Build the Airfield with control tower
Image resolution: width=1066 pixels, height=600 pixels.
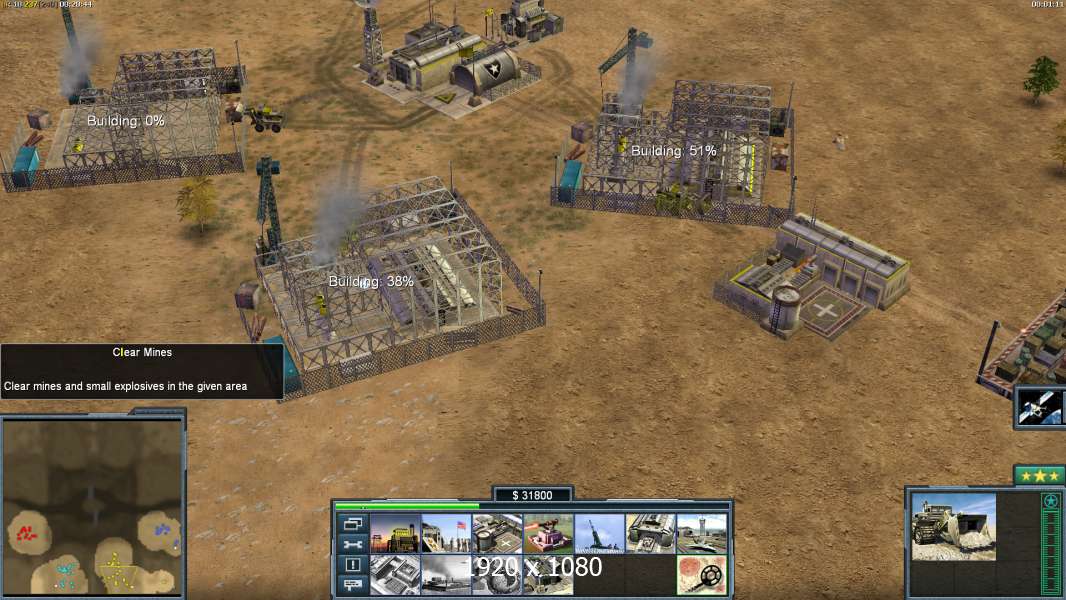(x=701, y=534)
